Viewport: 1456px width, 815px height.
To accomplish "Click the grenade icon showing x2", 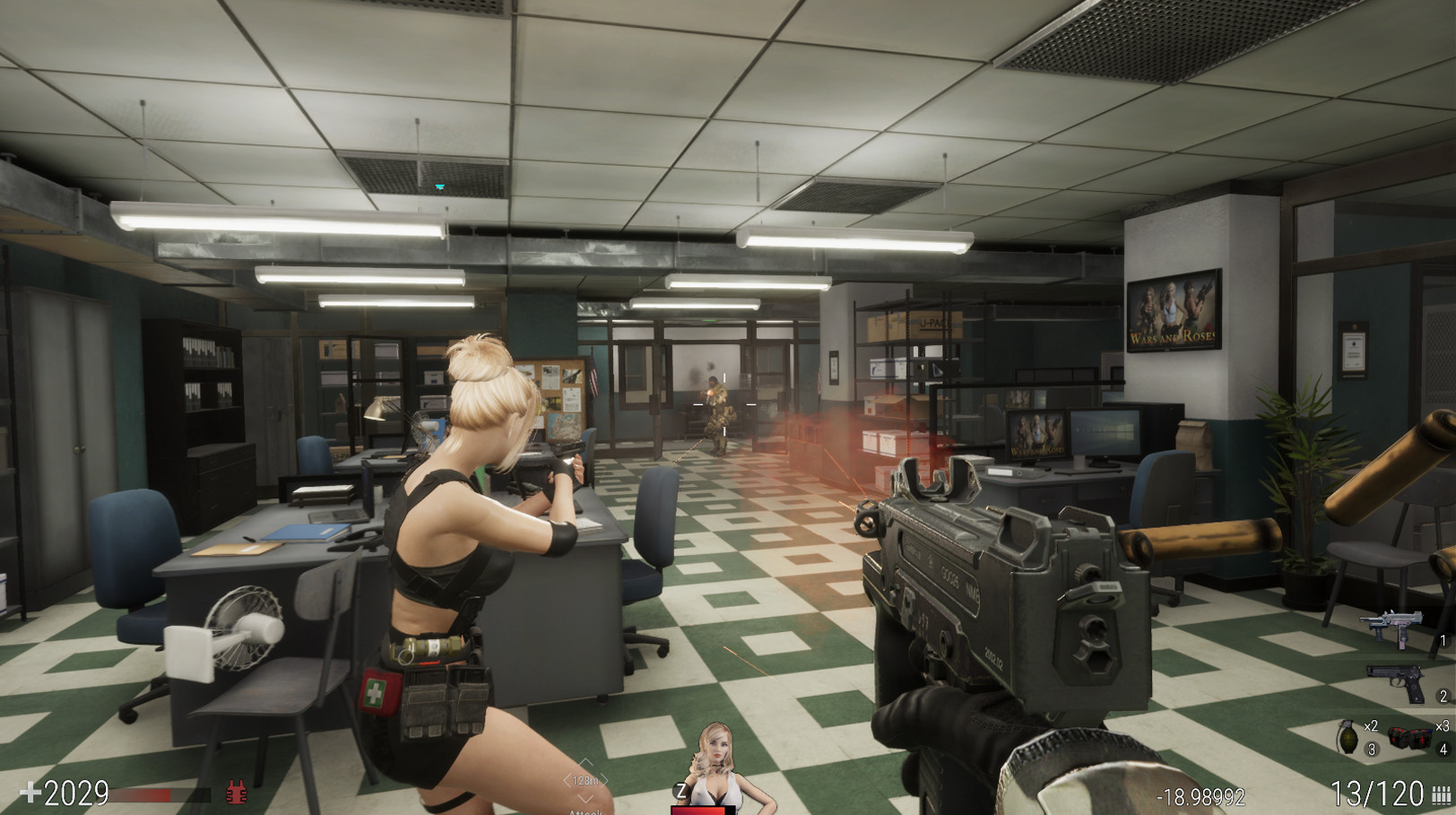I will coord(1348,737).
